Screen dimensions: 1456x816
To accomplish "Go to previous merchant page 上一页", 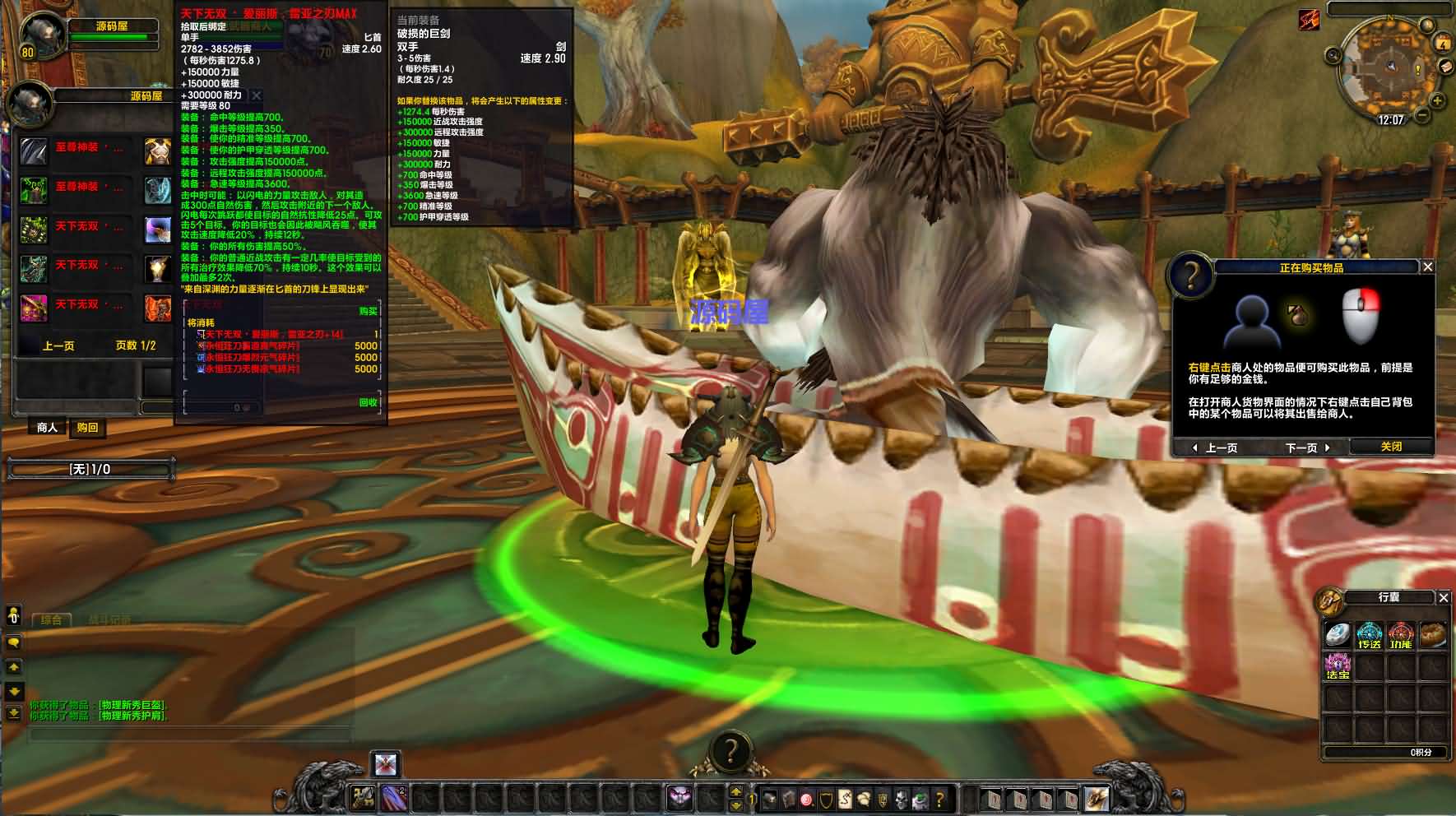I will tap(58, 345).
